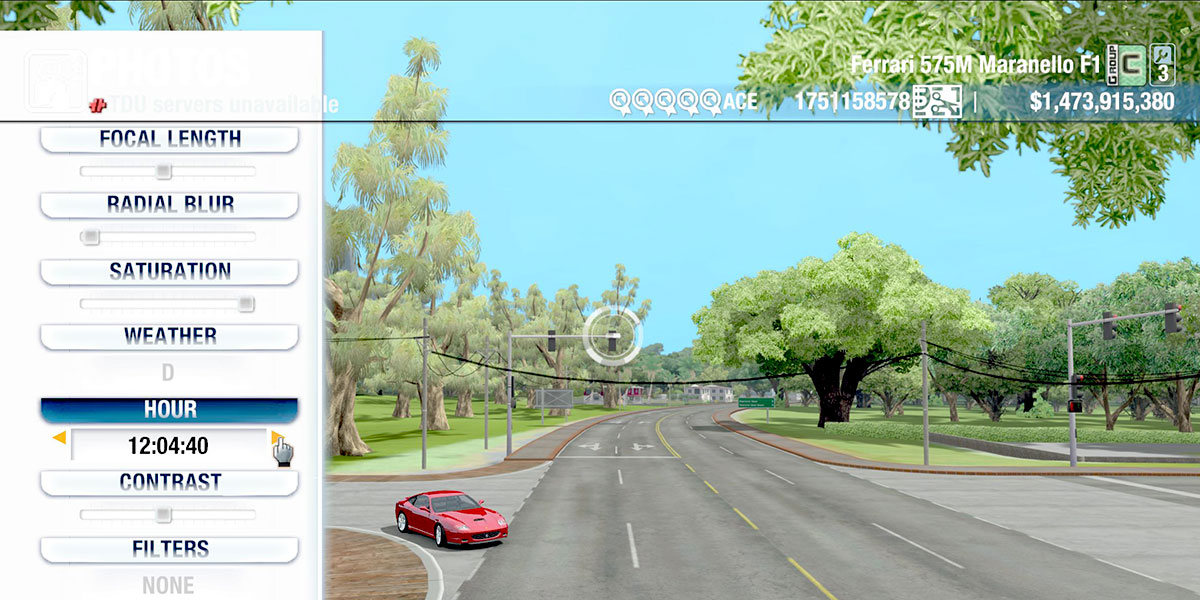Viewport: 1200px width, 600px height.
Task: Open the Filters option
Action: pyautogui.click(x=169, y=549)
